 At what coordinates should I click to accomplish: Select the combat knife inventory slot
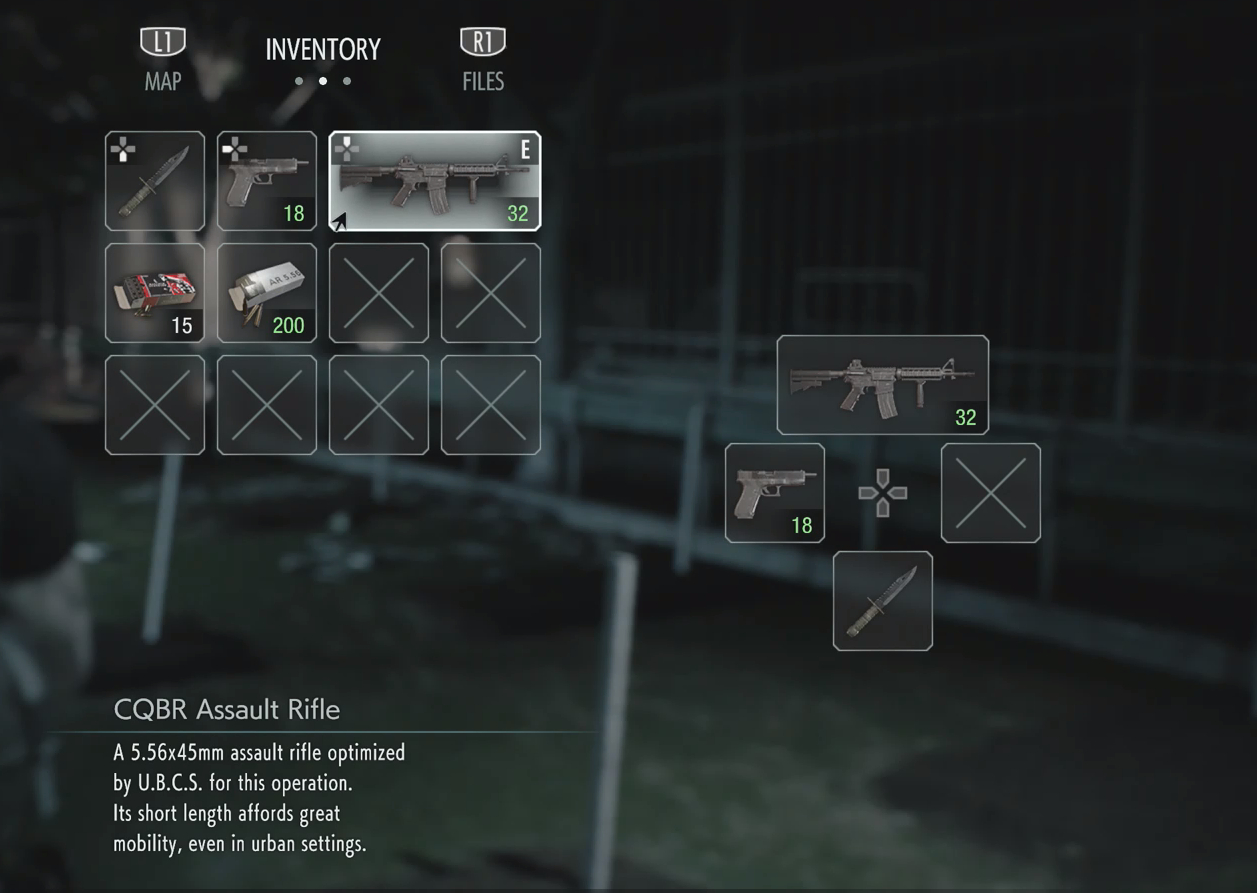point(155,181)
